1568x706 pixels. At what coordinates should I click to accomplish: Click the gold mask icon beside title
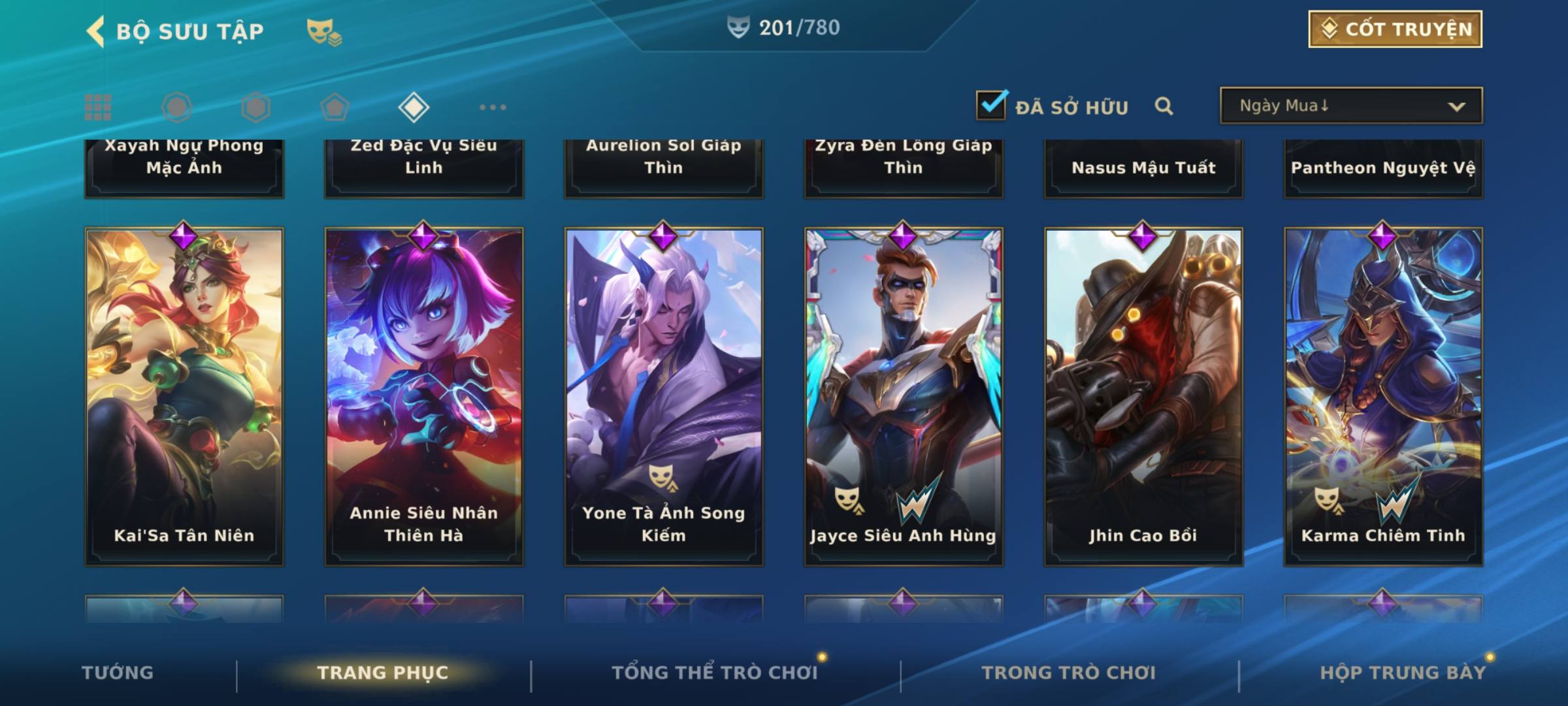pyautogui.click(x=323, y=31)
